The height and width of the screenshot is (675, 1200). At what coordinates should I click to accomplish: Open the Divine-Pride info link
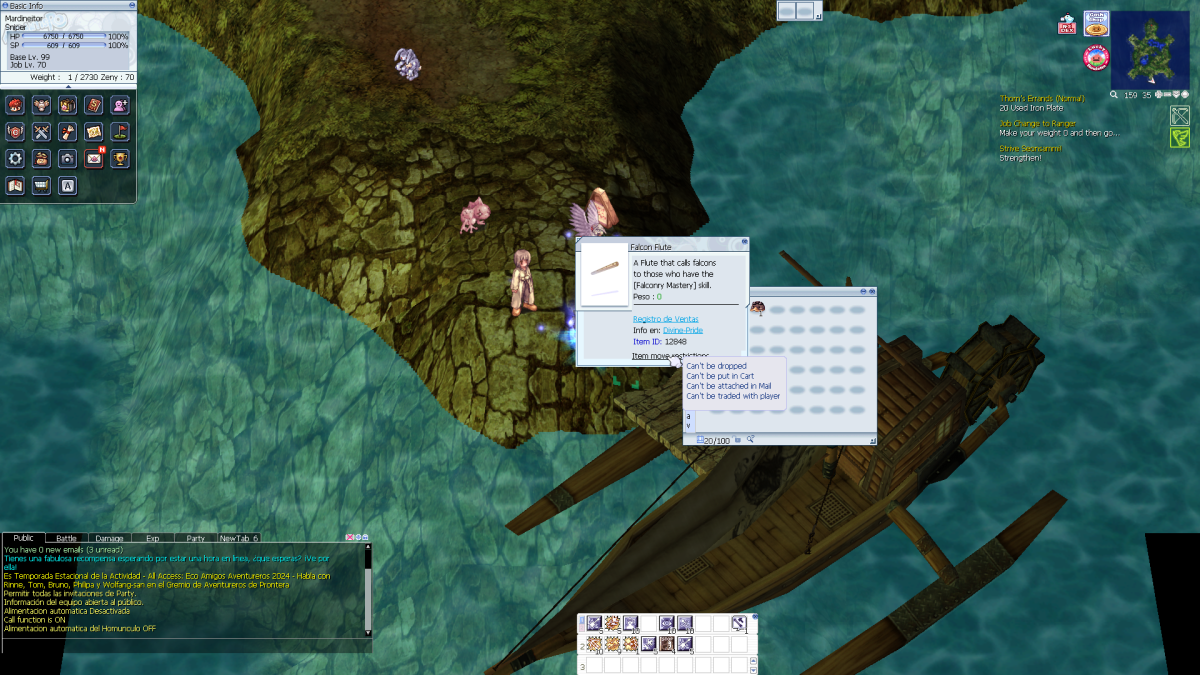pyautogui.click(x=682, y=330)
